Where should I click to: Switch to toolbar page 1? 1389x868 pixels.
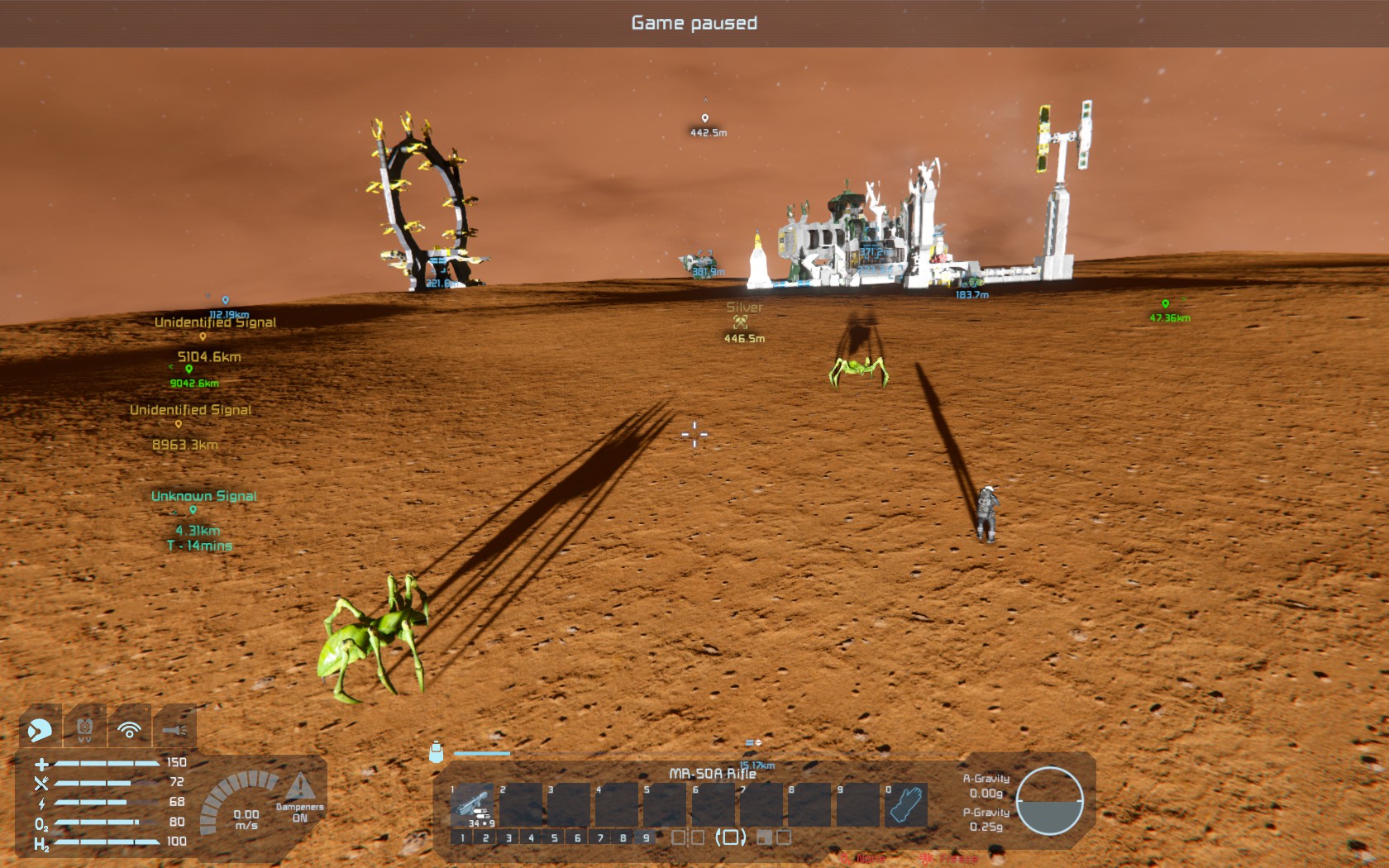(x=462, y=837)
